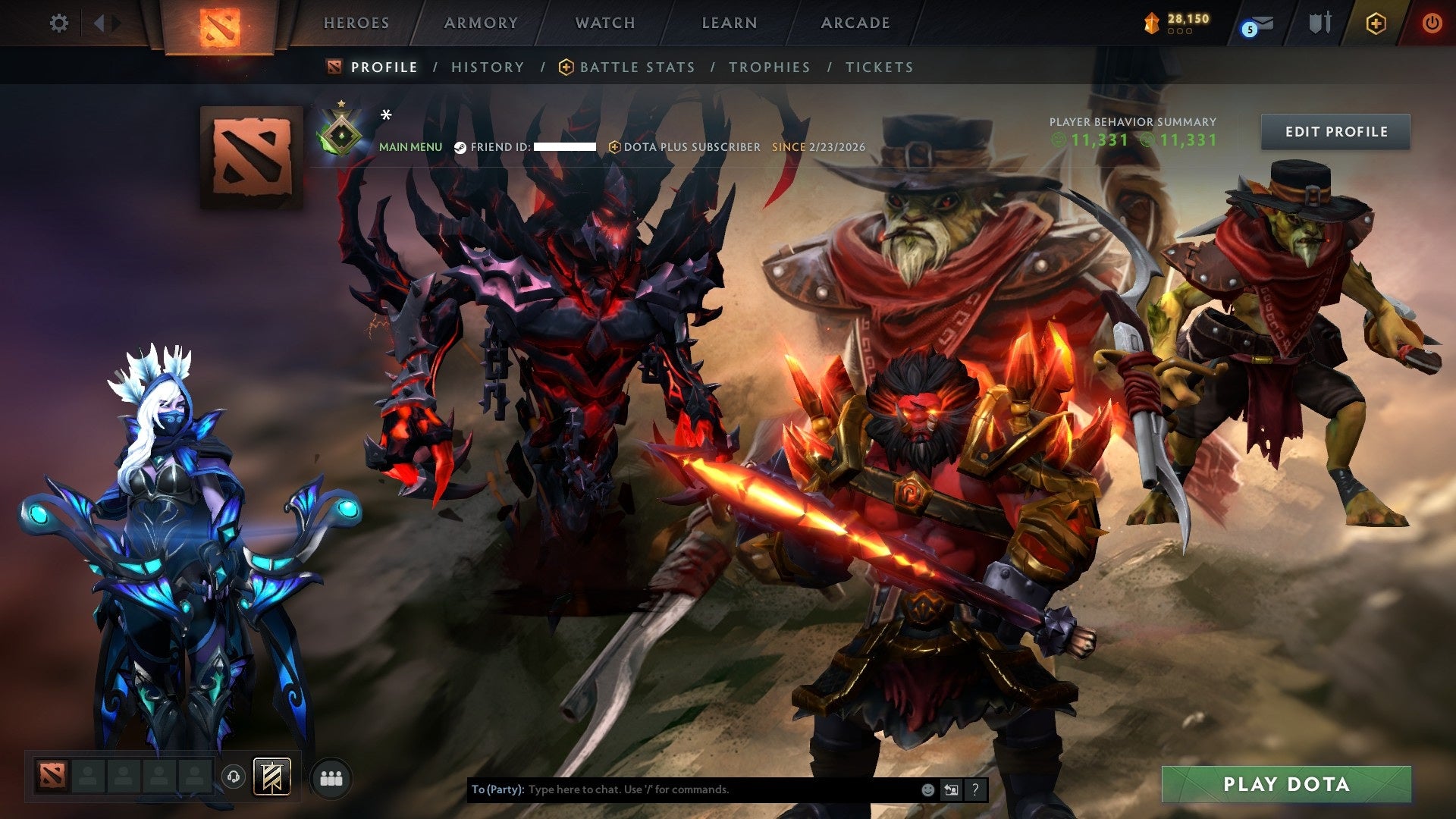The width and height of the screenshot is (1456, 819).
Task: Click the chat help question mark toggle
Action: click(x=974, y=789)
